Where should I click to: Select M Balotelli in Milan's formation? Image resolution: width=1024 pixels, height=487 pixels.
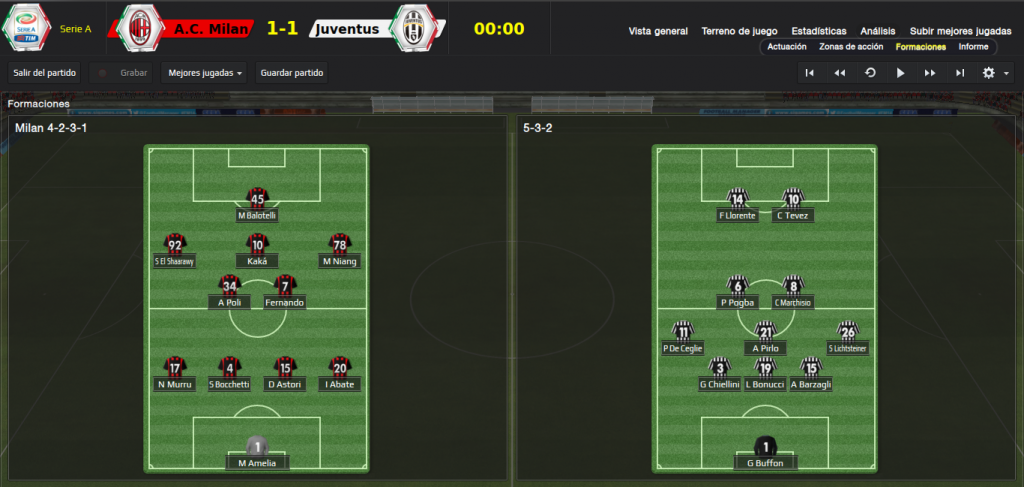click(257, 205)
